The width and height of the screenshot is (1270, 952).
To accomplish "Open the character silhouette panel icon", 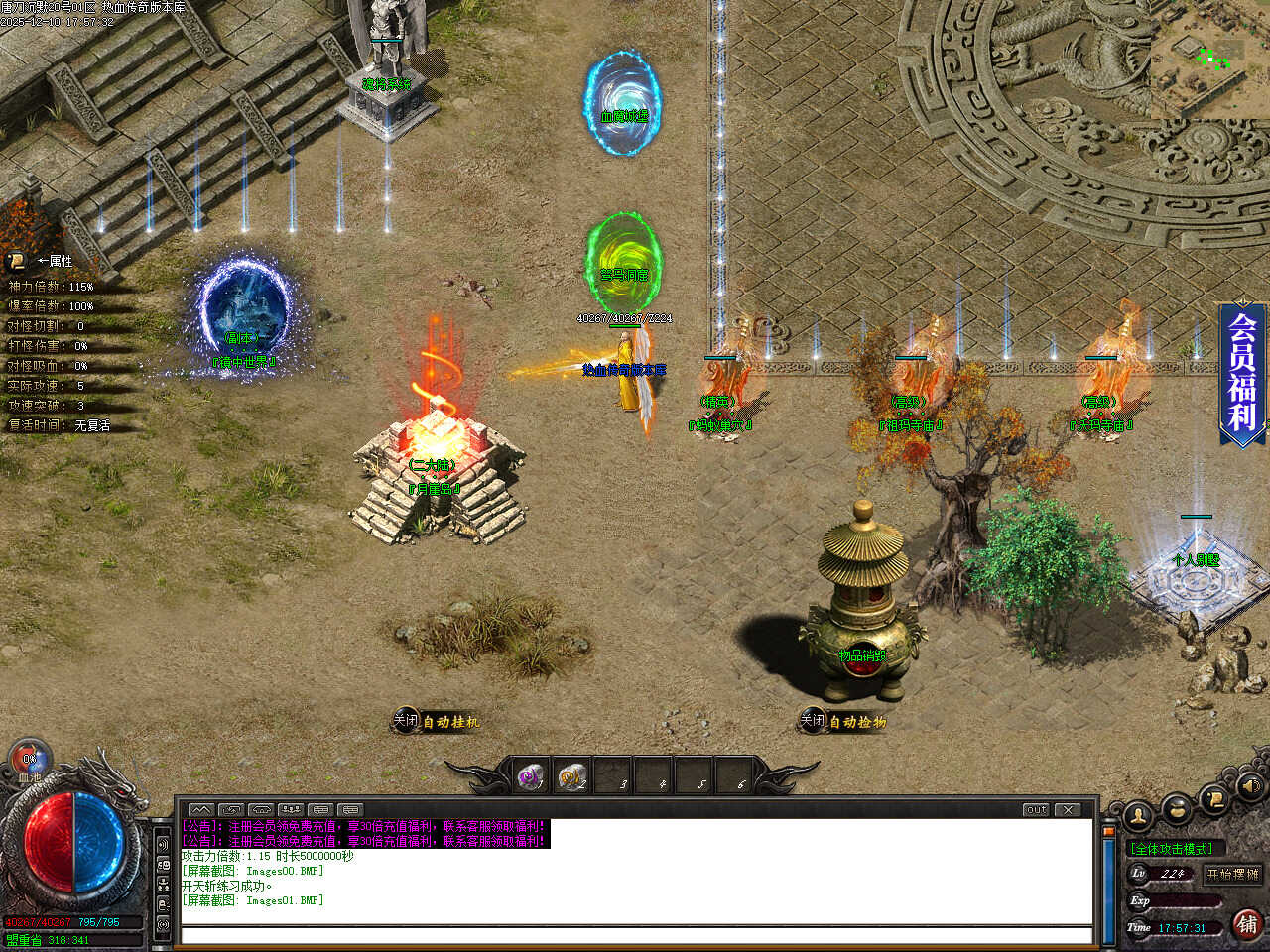I will [x=1138, y=815].
